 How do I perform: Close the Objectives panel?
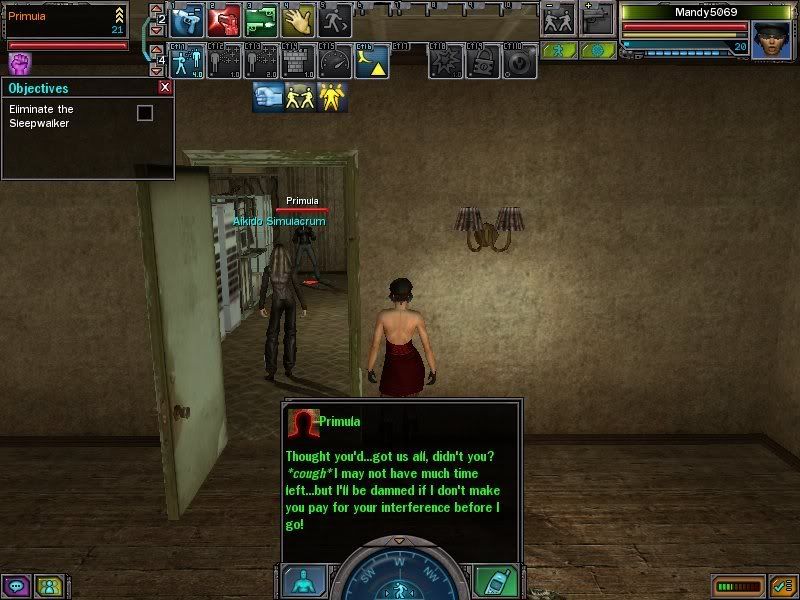click(x=165, y=88)
